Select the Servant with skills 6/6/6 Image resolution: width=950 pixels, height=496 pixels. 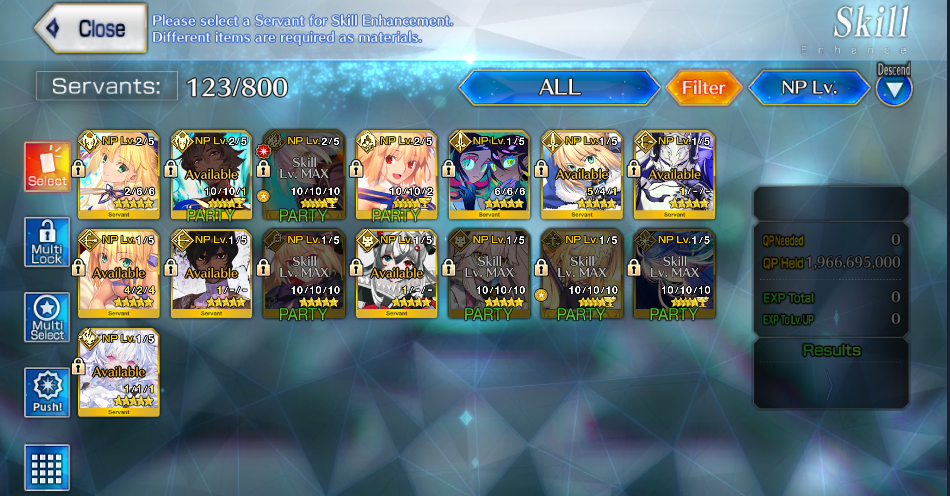pyautogui.click(x=489, y=174)
